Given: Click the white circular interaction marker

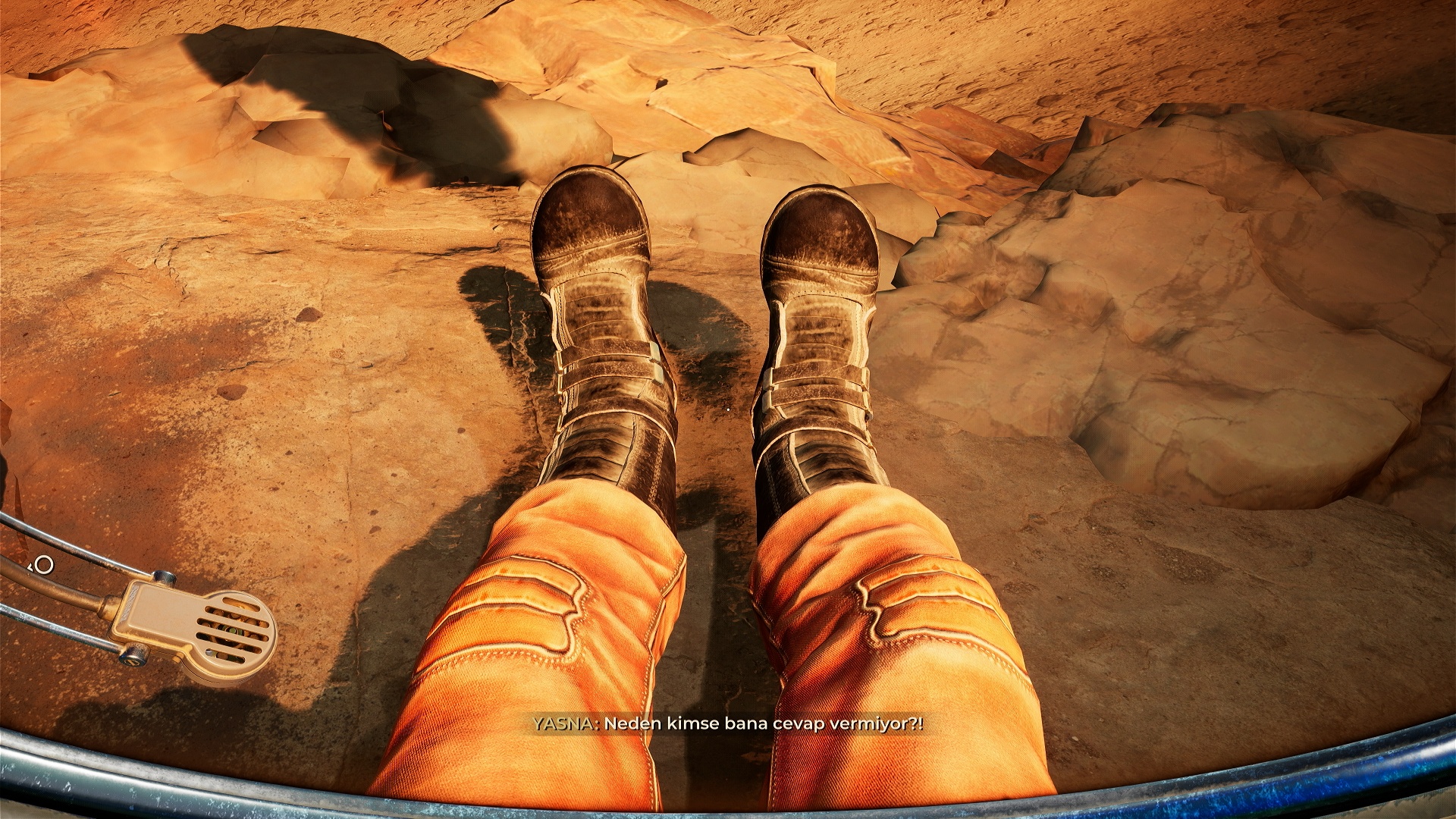Looking at the screenshot, I should pos(45,565).
